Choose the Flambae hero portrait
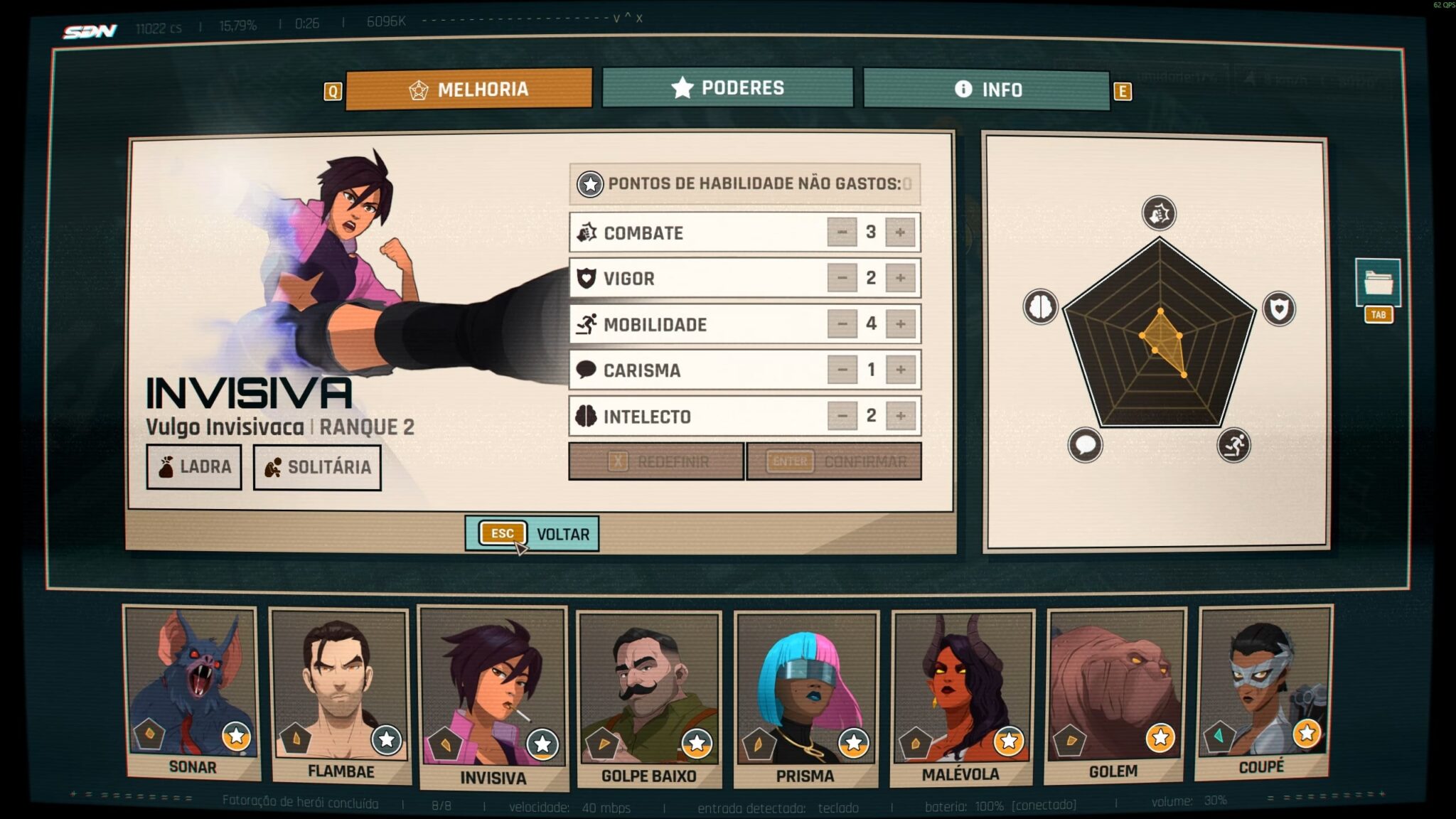Screen dimensions: 1456x819 pos(341,695)
